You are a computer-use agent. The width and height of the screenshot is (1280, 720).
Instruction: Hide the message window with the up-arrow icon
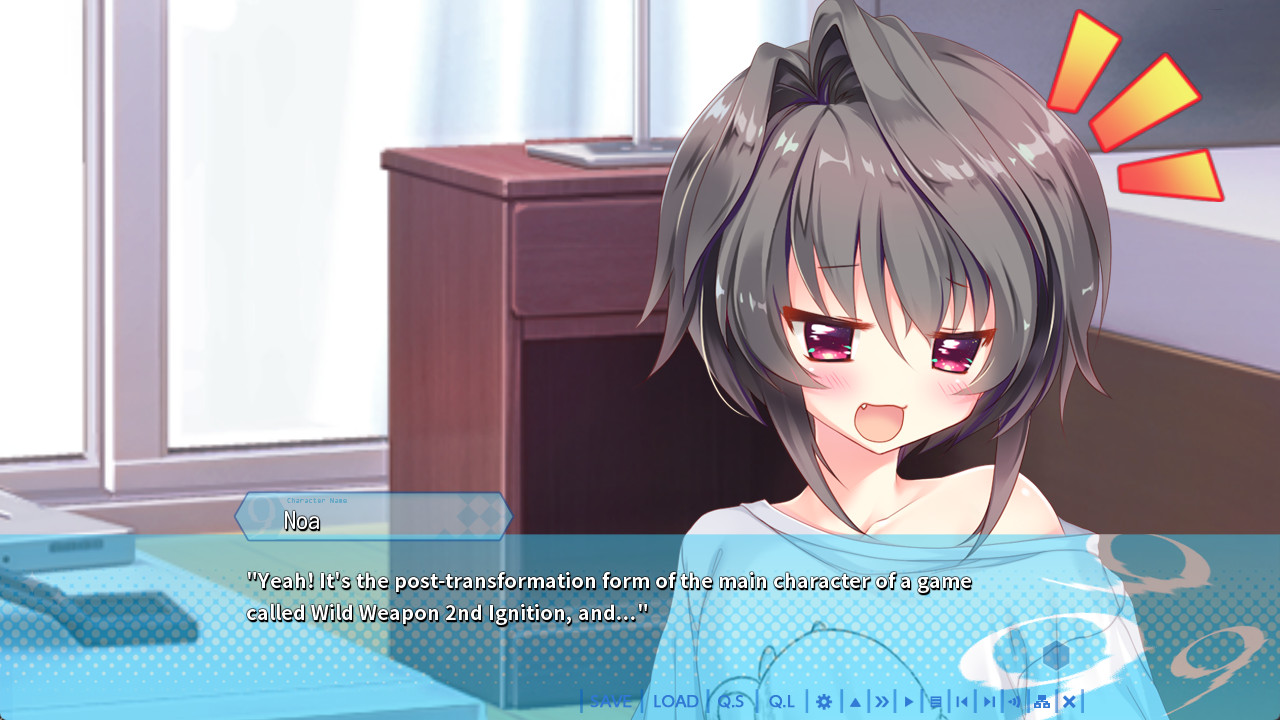856,701
